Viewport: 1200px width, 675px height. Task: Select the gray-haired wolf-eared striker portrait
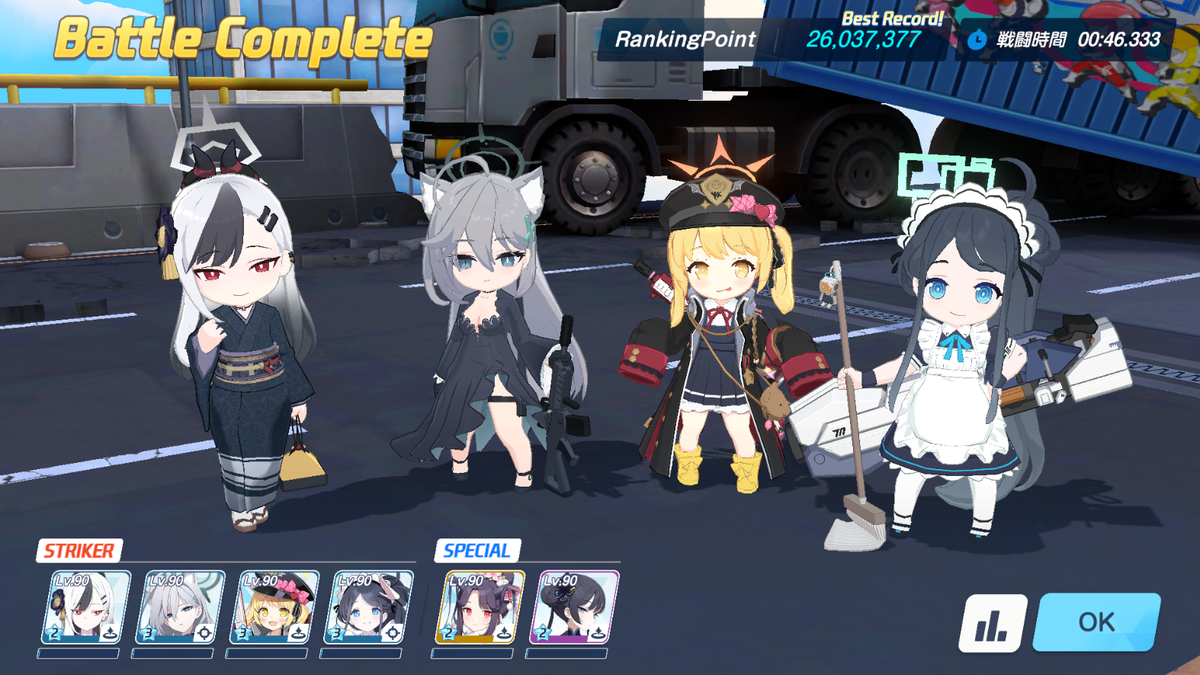coord(180,607)
